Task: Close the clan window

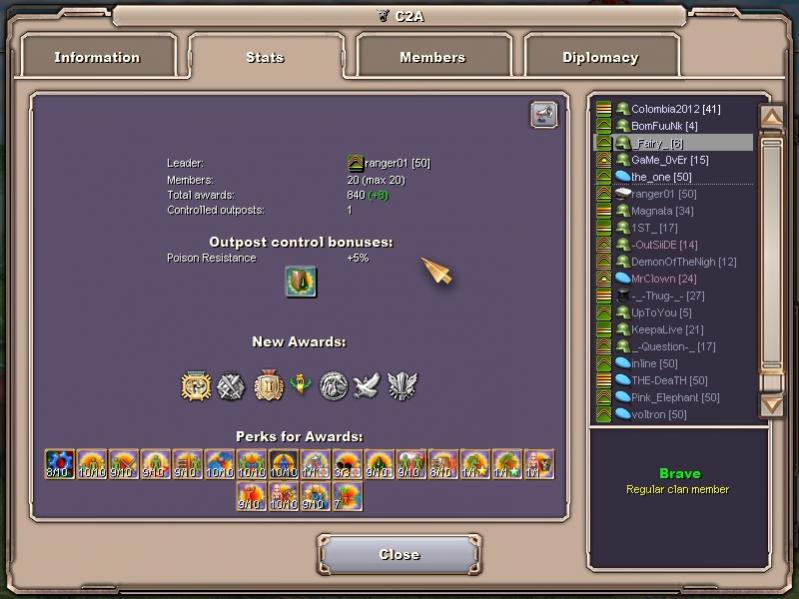Action: (399, 554)
